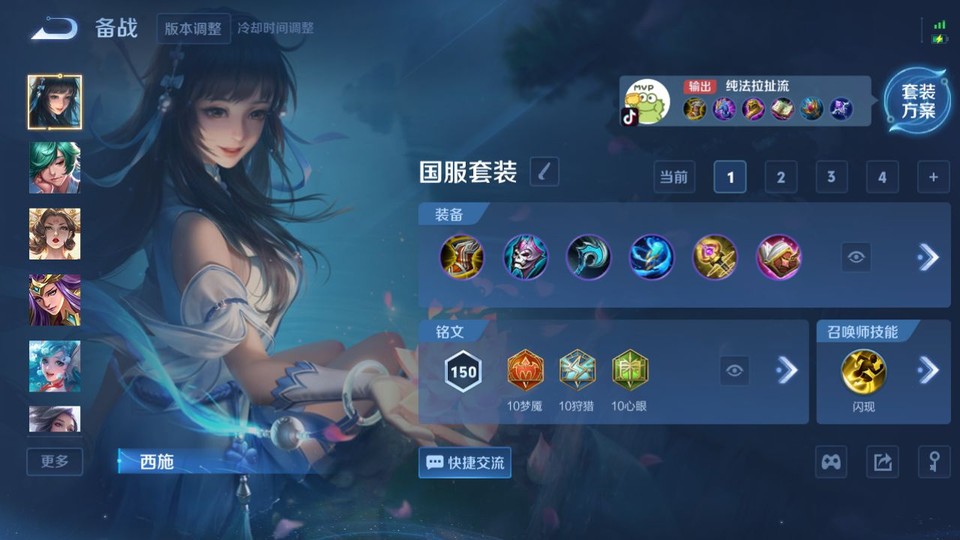Rename the 国服套装 loadout with the edit icon
The height and width of the screenshot is (540, 960).
pyautogui.click(x=544, y=171)
